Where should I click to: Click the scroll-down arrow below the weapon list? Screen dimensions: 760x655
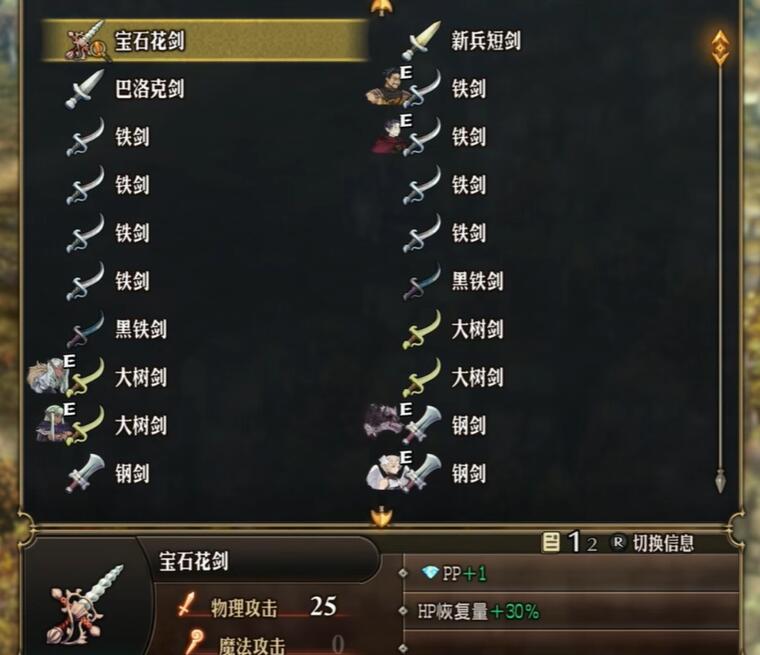pyautogui.click(x=381, y=517)
